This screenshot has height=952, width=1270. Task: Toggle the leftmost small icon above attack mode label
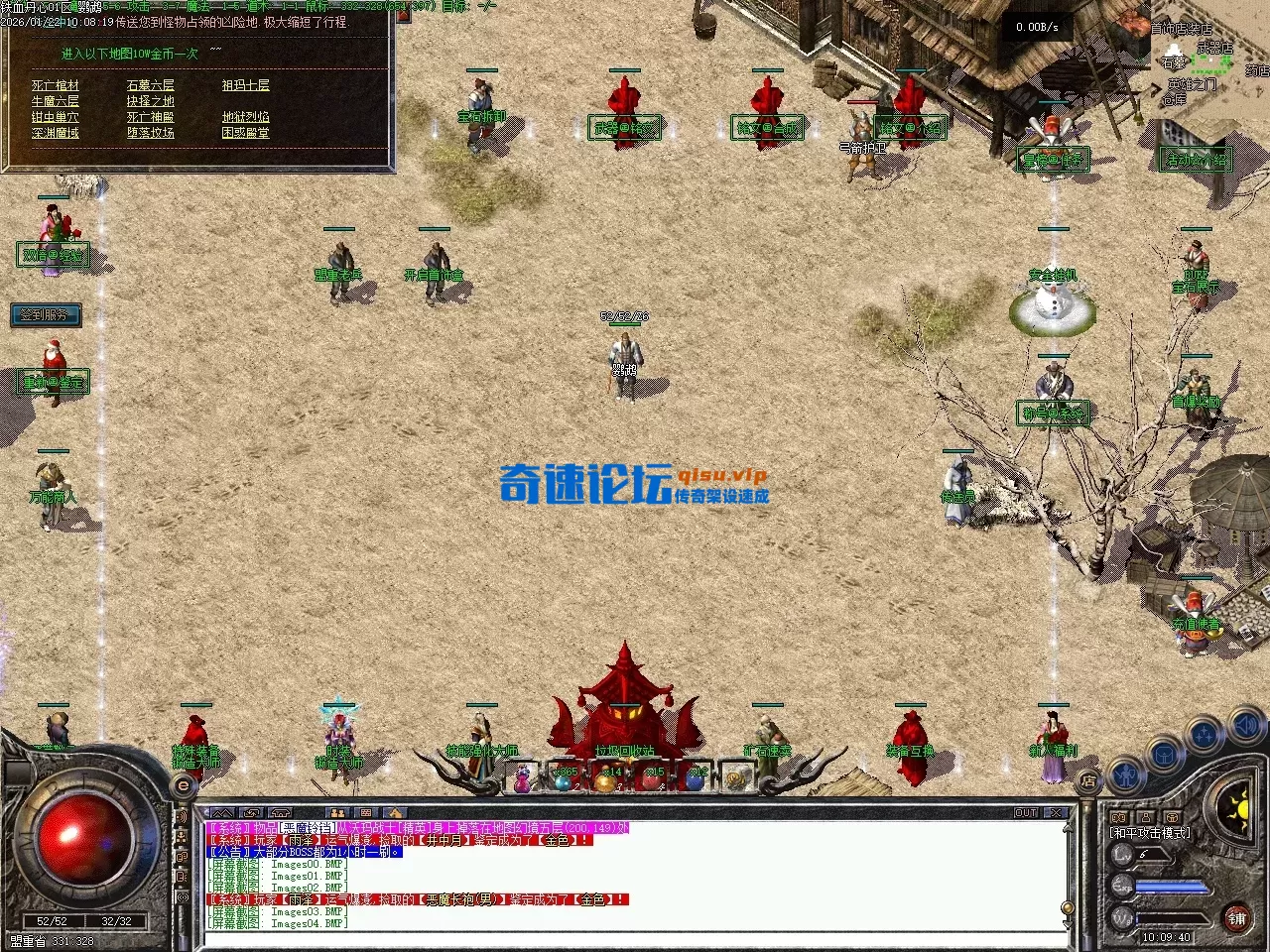point(1119,816)
